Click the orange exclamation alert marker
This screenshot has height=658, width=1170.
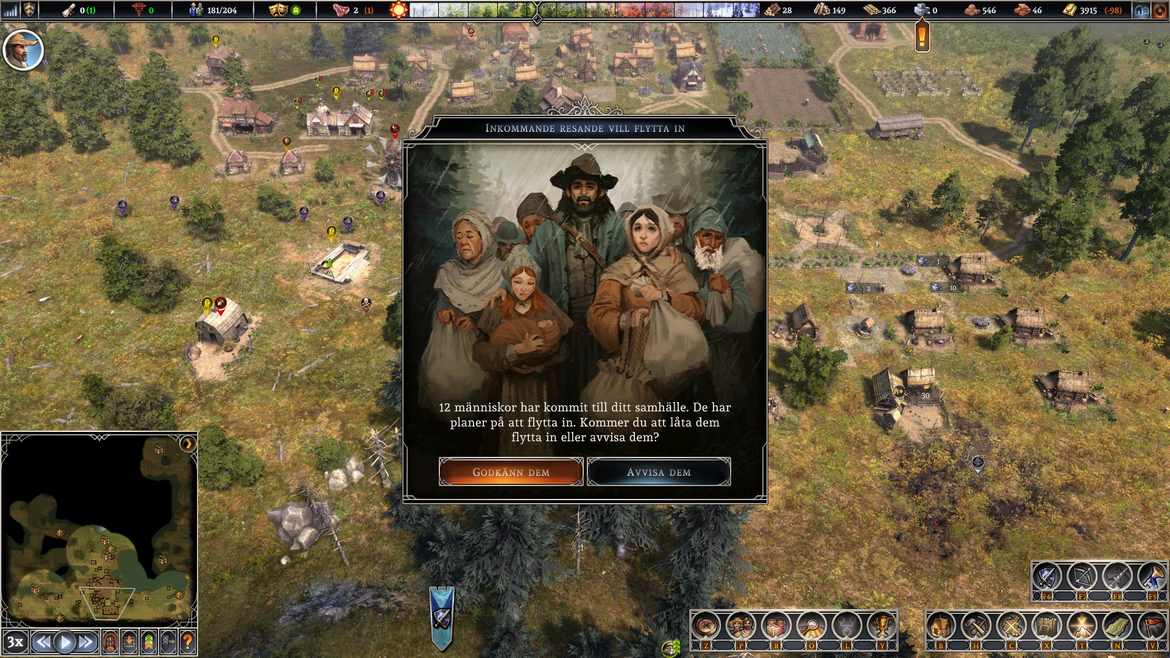922,38
